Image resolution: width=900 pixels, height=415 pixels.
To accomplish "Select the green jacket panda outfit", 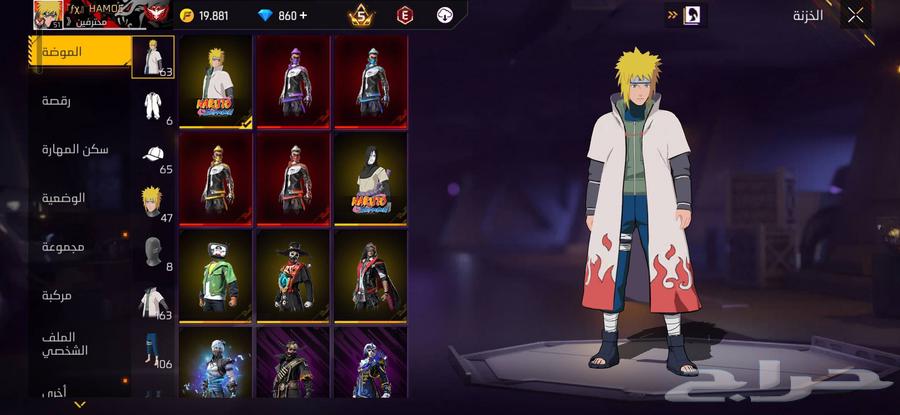I will point(216,276).
